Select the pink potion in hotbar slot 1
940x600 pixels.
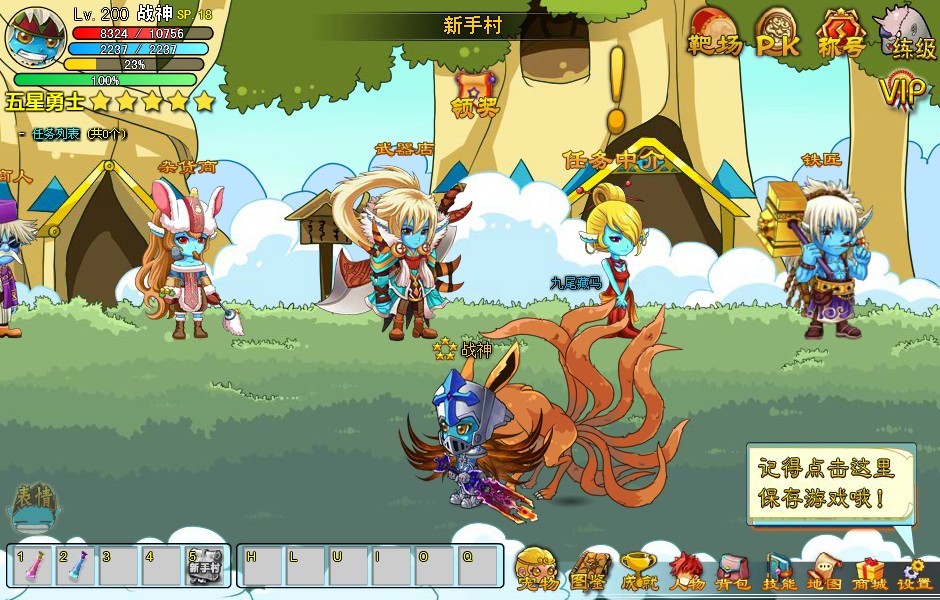point(30,566)
